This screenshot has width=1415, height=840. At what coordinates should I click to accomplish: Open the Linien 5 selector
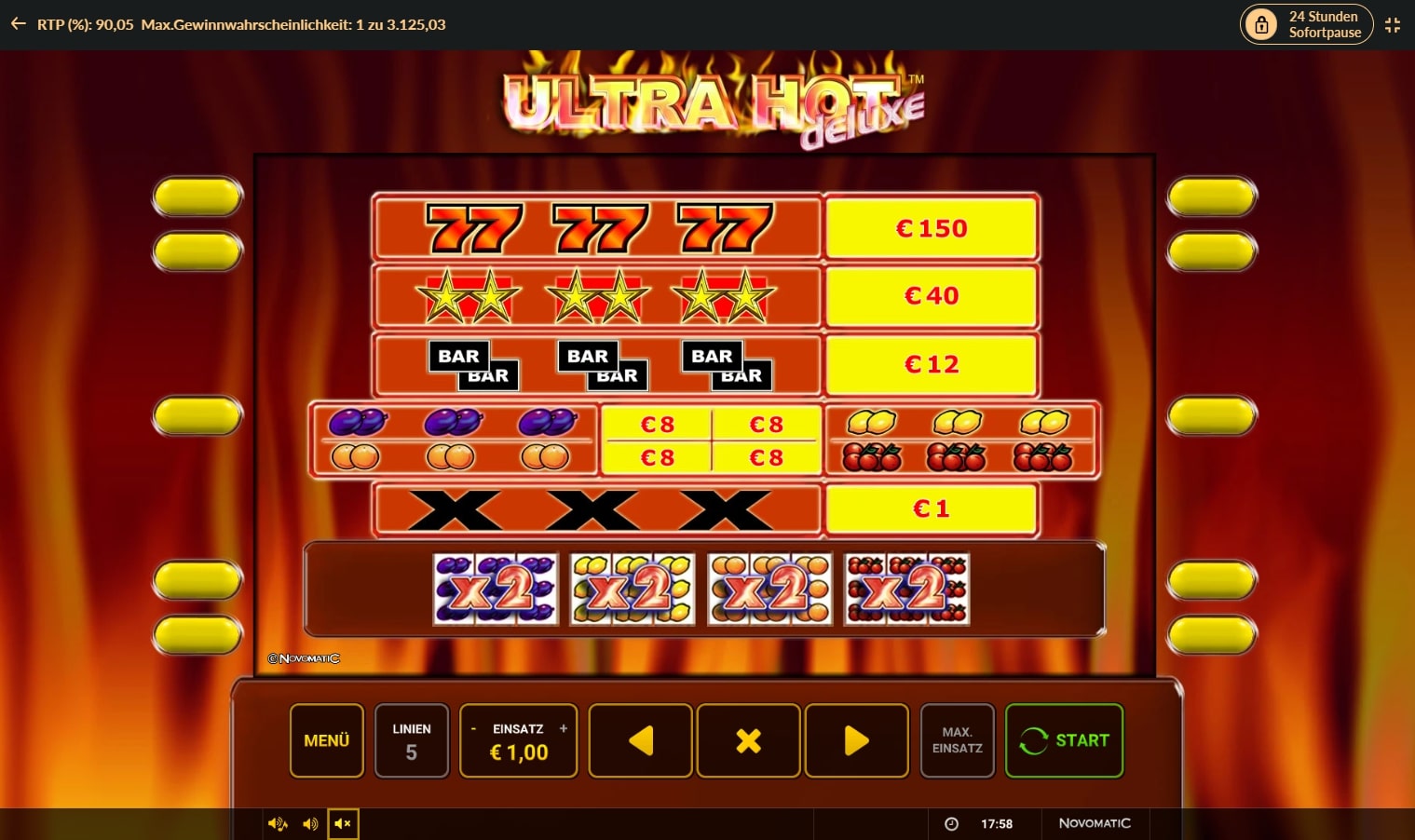[412, 740]
